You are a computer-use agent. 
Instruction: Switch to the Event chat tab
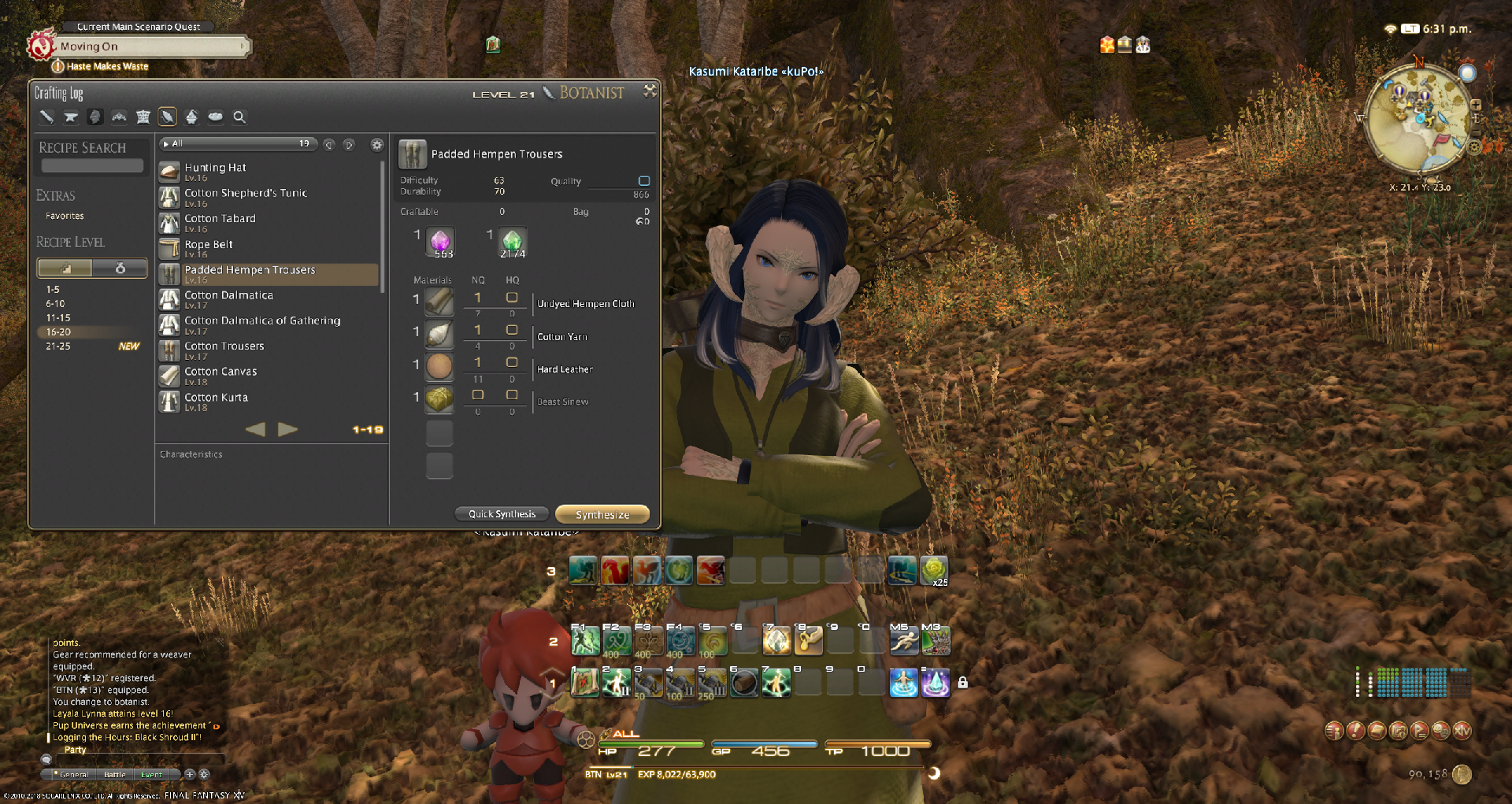point(151,775)
